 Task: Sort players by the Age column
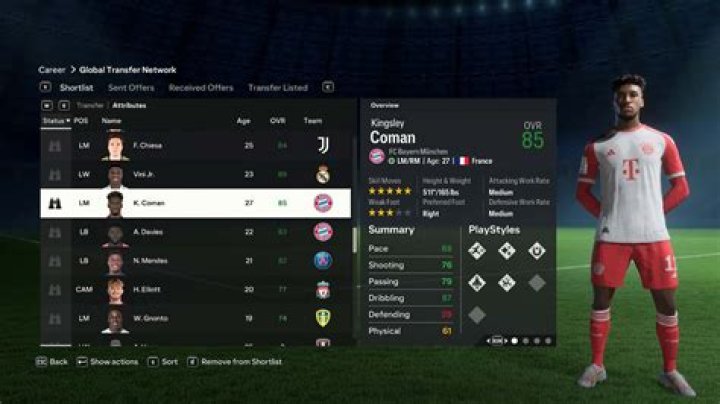click(x=243, y=120)
